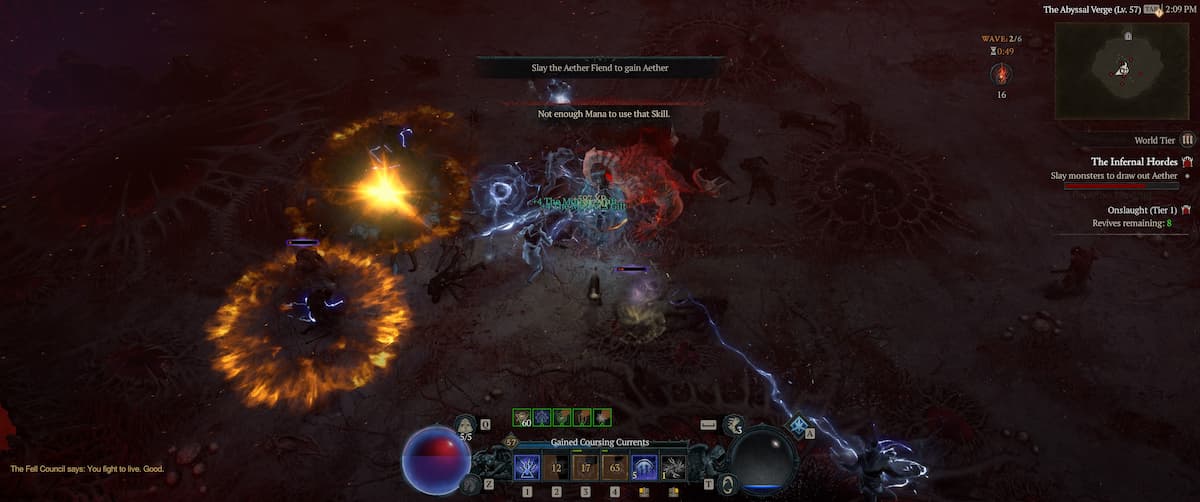The height and width of the screenshot is (502, 1200).
Task: Select the first buff icon showing 60
Action: [521, 417]
